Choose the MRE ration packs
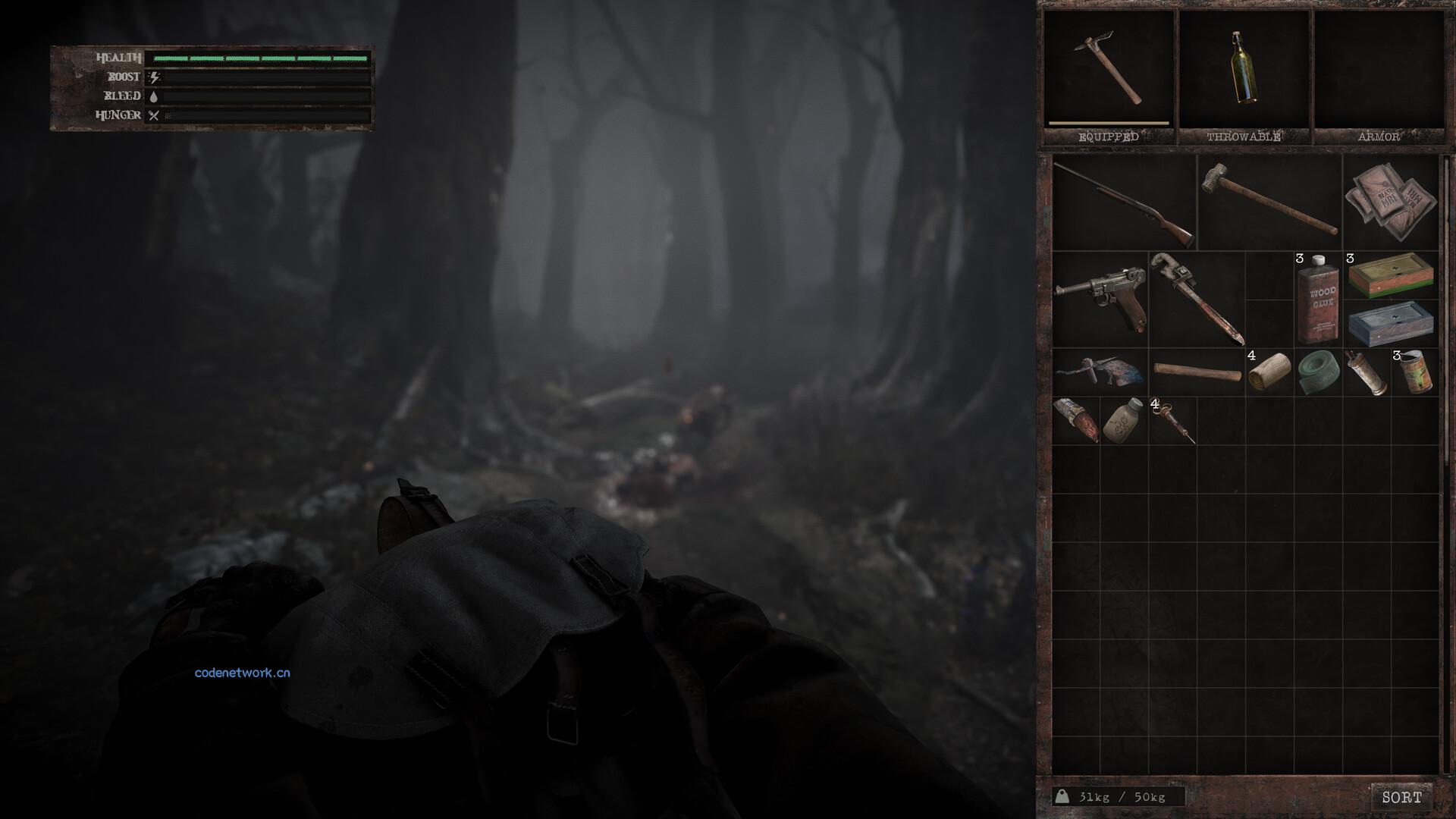The width and height of the screenshot is (1456, 819). 1391,202
